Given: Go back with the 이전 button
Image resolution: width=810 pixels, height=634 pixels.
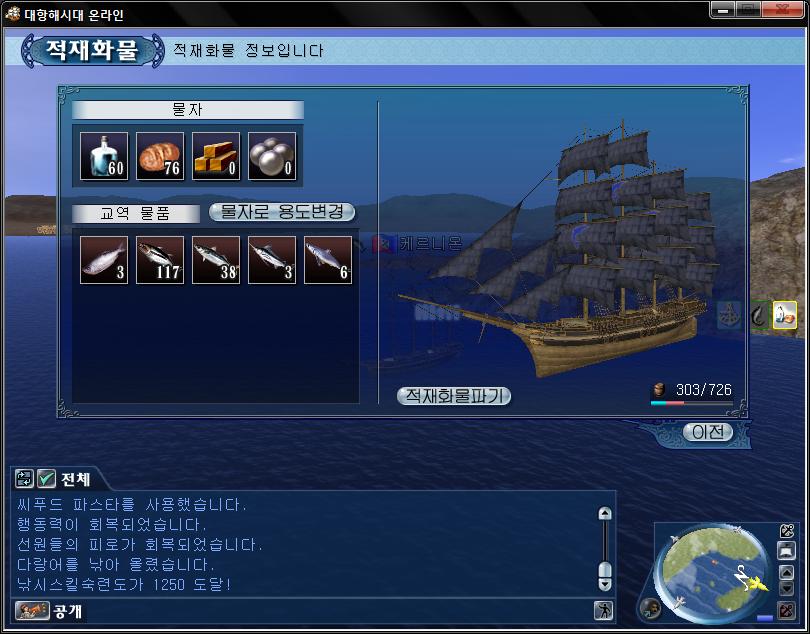Looking at the screenshot, I should 708,432.
